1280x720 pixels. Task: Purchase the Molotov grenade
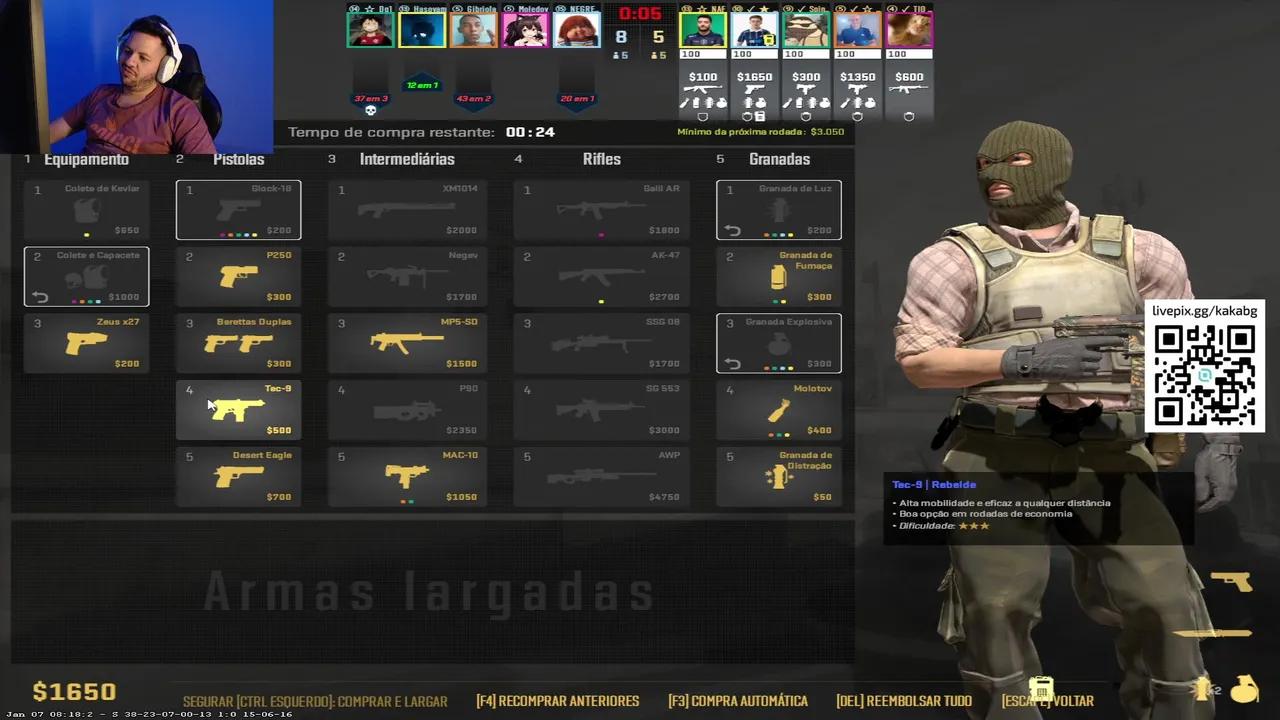778,410
